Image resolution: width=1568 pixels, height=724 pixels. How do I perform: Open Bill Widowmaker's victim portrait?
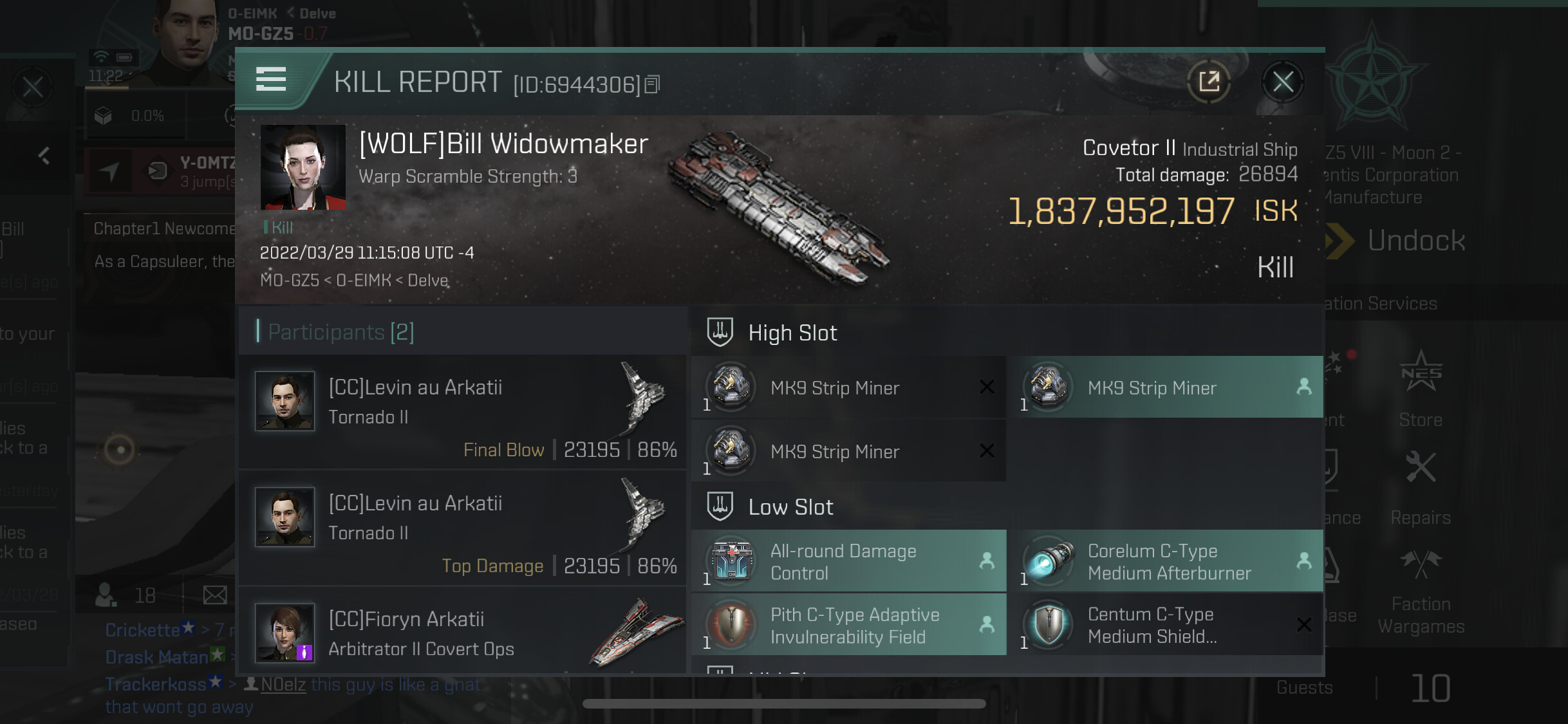tap(303, 167)
